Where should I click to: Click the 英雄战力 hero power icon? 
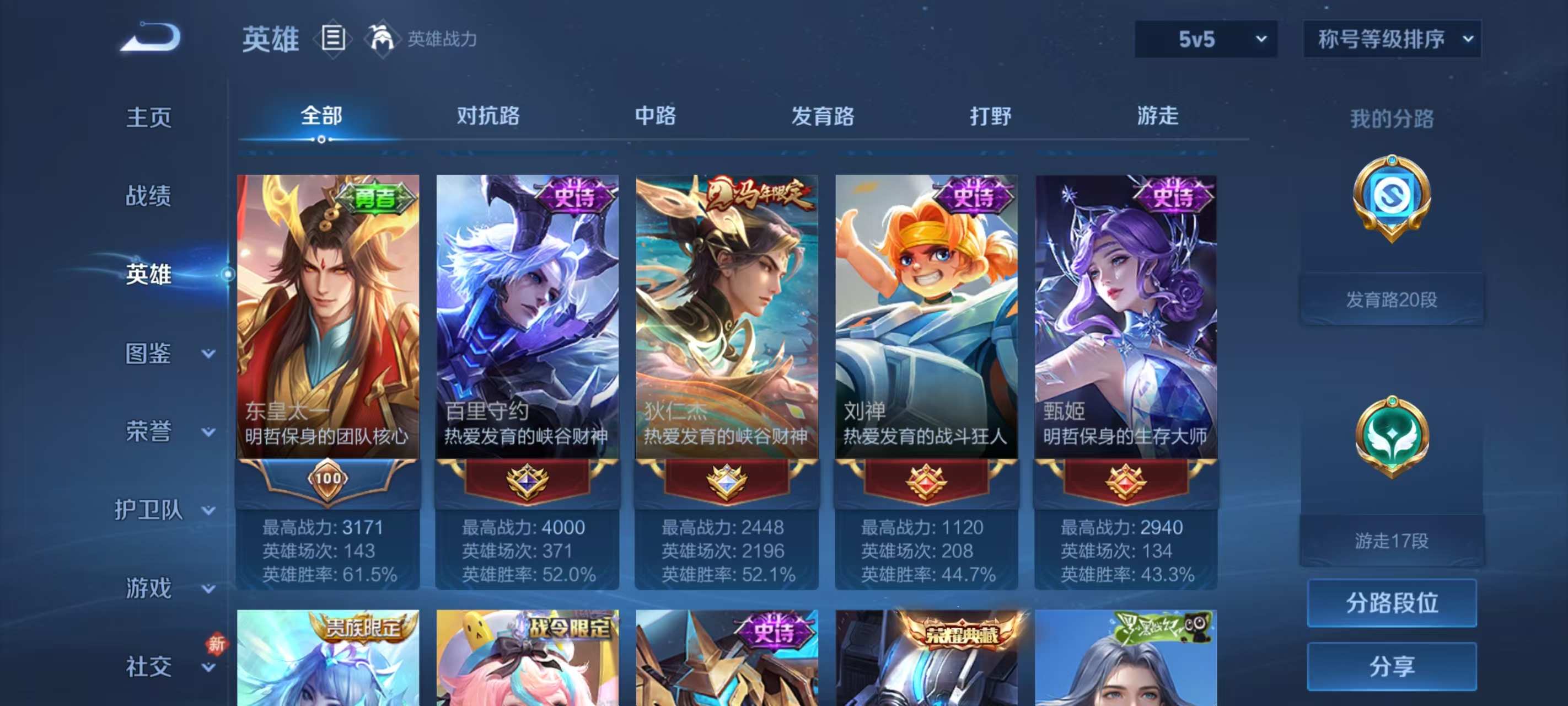click(x=381, y=38)
